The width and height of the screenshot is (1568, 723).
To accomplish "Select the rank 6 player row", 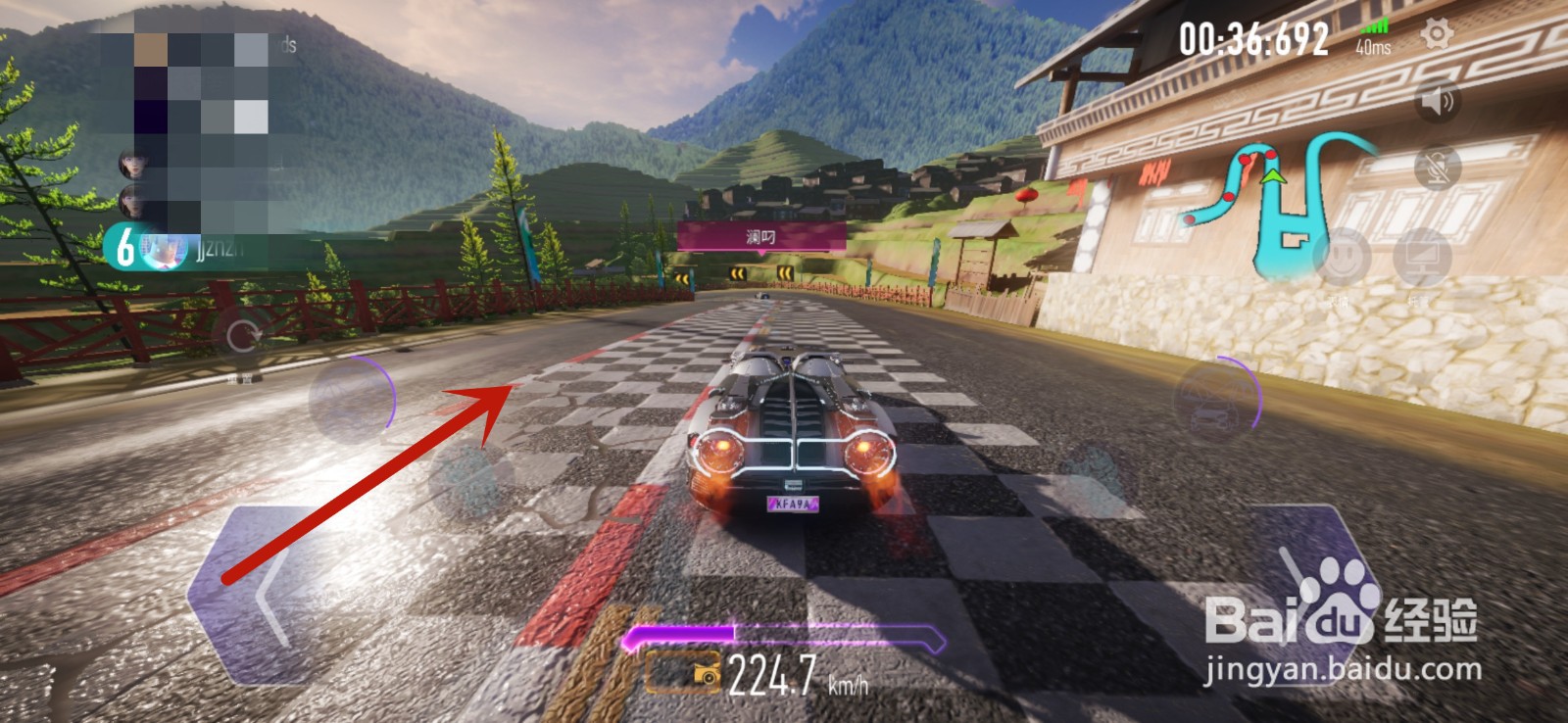I will pos(176,247).
